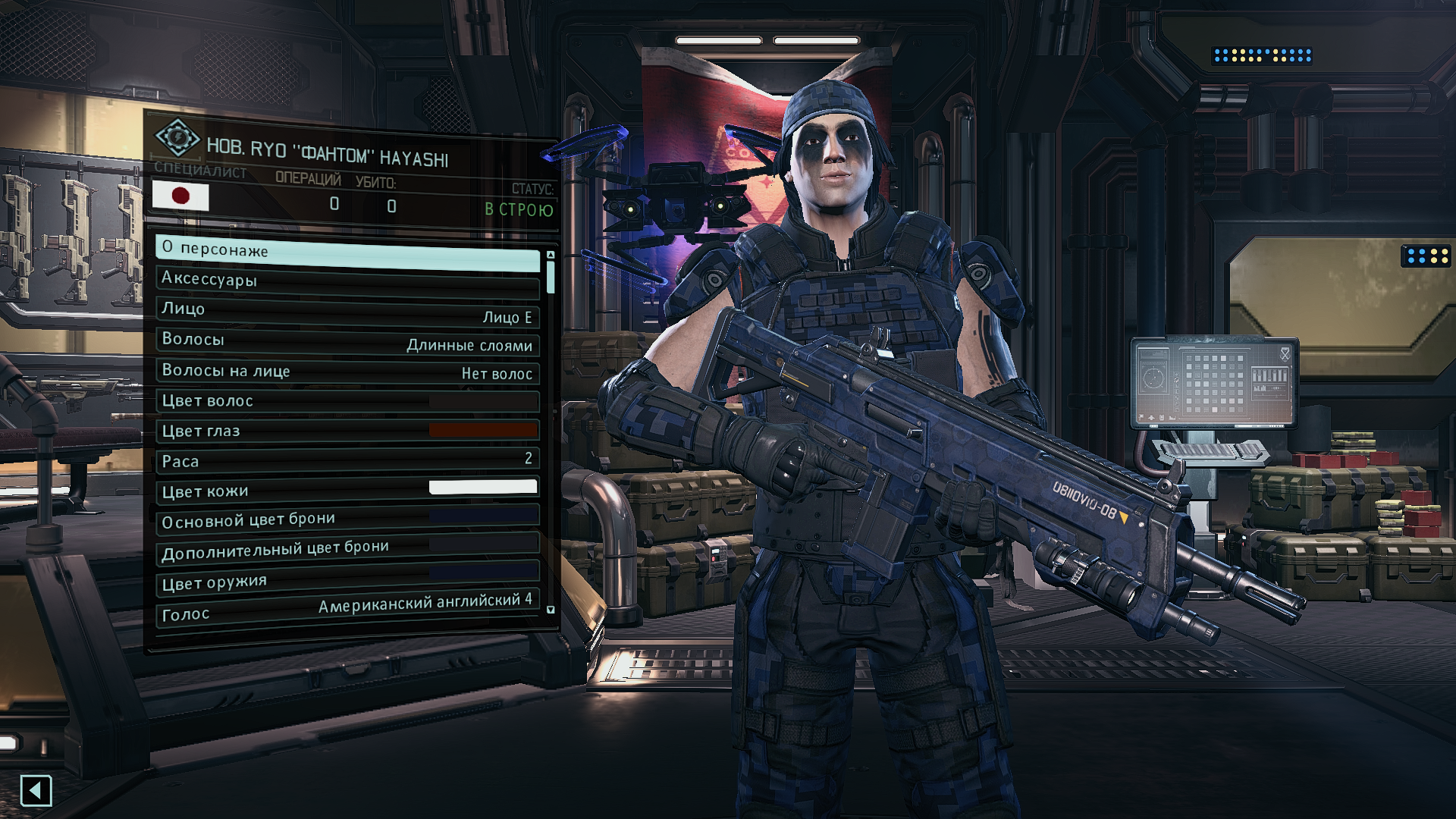This screenshot has width=1456, height=819.
Task: Change the «Лицо» face option
Action: tap(347, 311)
